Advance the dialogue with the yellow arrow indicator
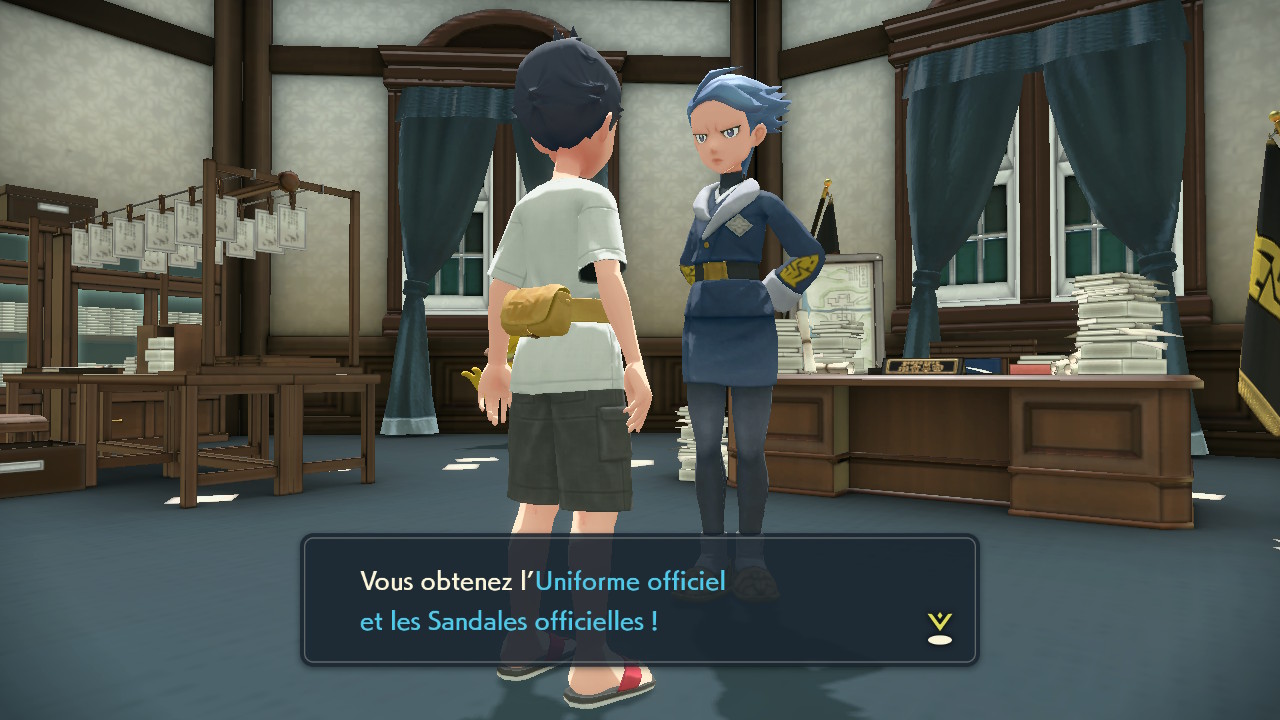The image size is (1280, 720). coord(939,628)
